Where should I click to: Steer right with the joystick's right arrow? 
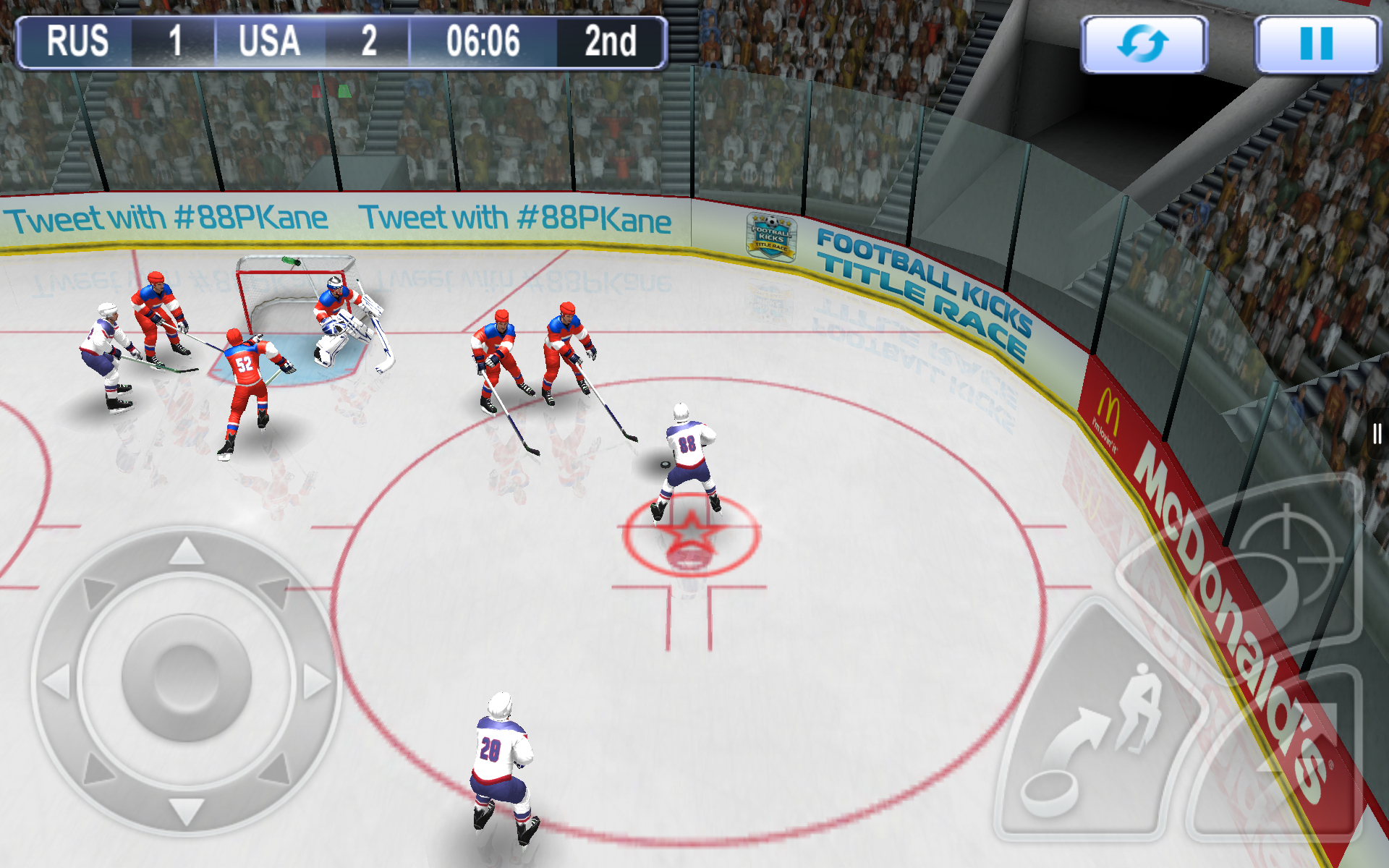(x=315, y=681)
